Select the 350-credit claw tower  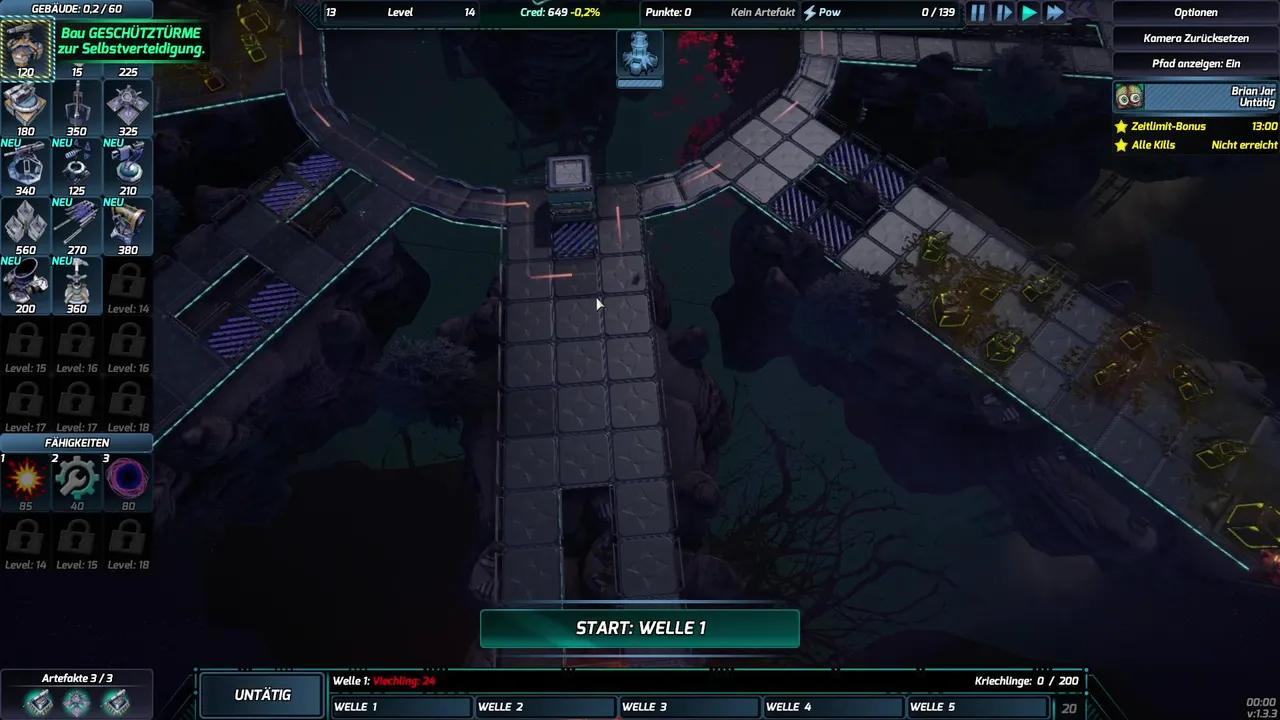(76, 103)
